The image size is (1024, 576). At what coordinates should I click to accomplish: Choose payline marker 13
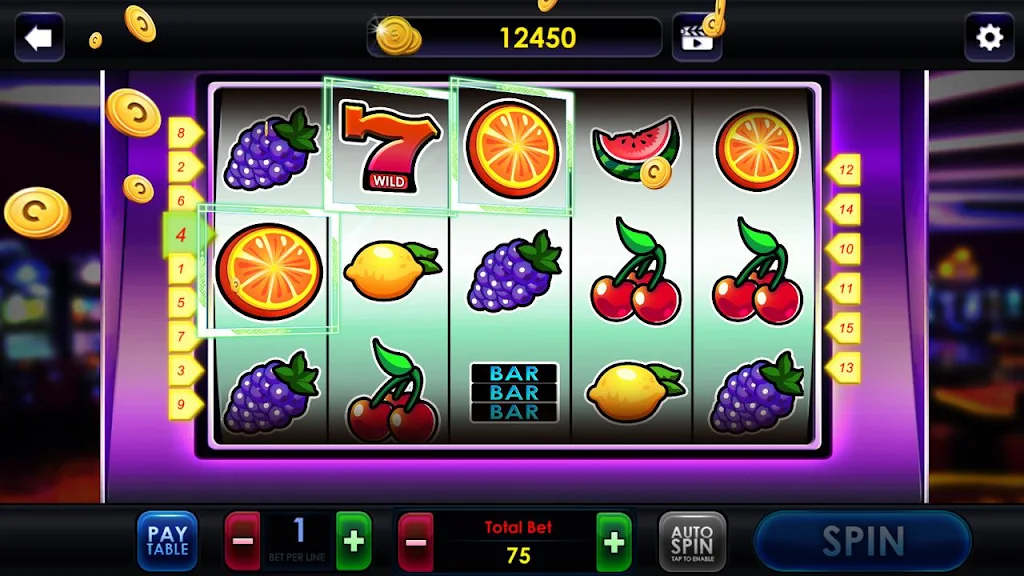pos(845,368)
